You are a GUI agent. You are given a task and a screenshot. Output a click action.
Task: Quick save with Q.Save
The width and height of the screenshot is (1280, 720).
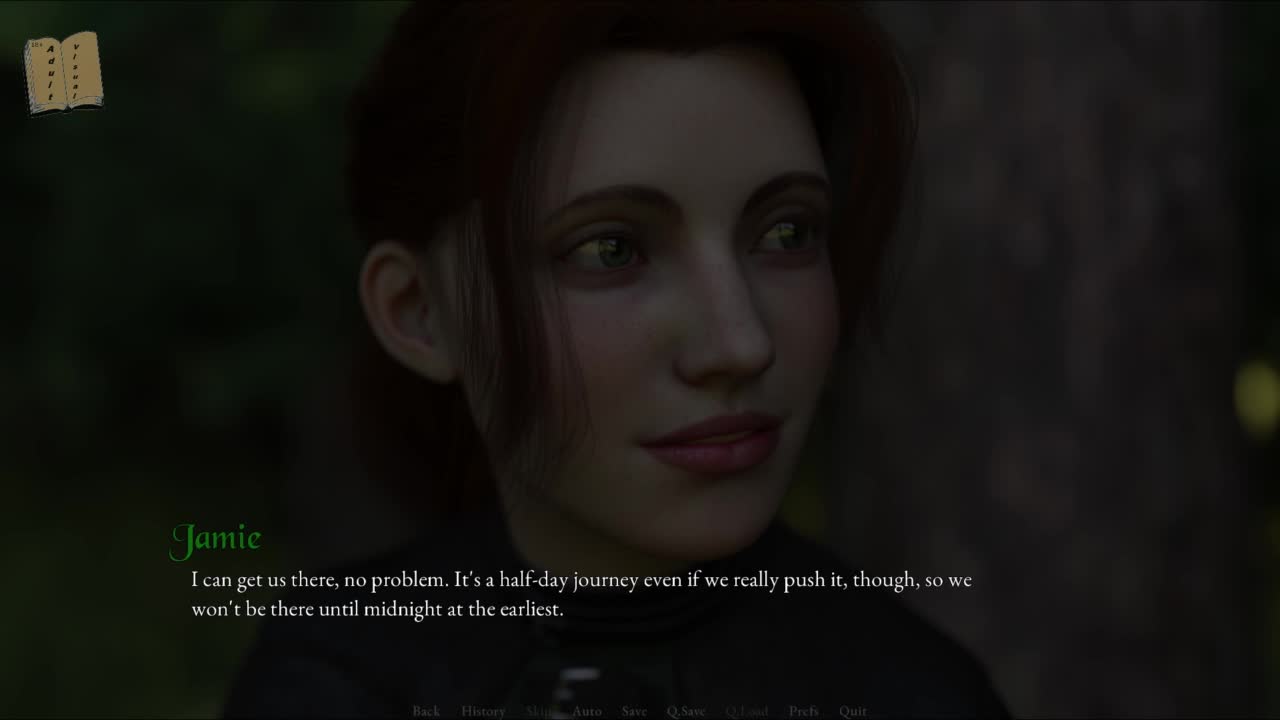pyautogui.click(x=686, y=711)
